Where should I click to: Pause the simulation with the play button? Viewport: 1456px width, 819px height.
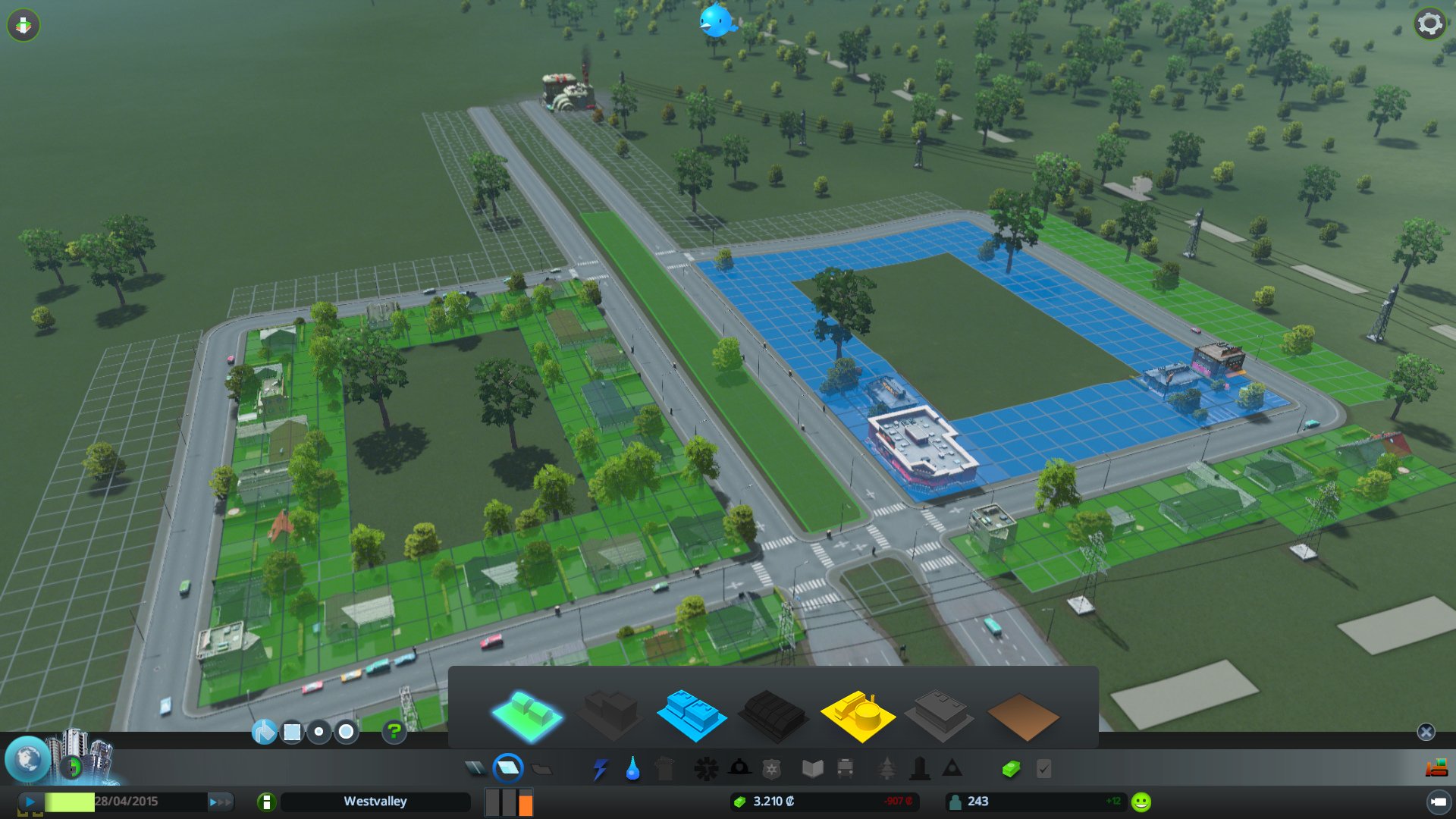(29, 801)
